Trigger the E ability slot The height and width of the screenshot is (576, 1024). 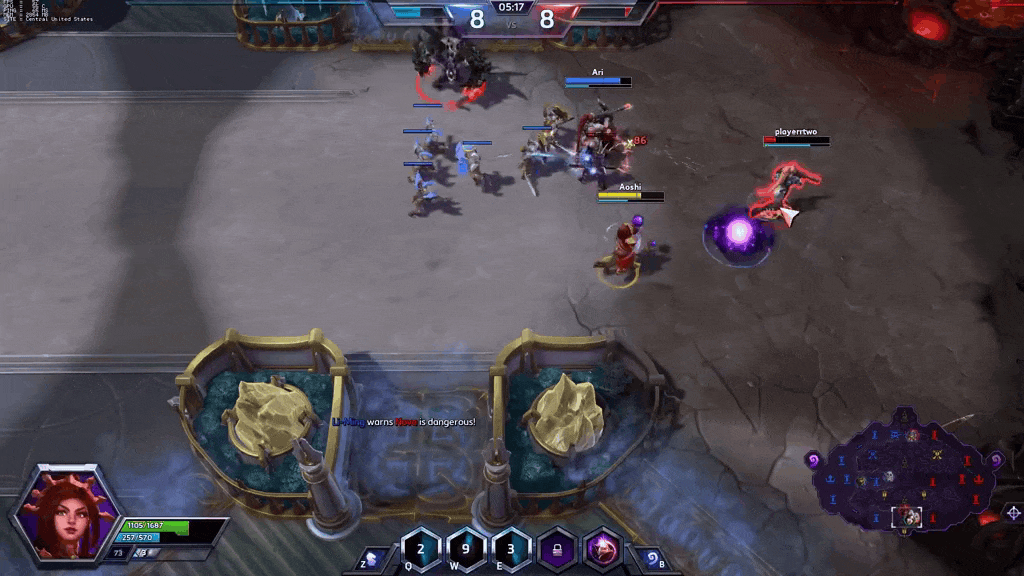point(511,549)
